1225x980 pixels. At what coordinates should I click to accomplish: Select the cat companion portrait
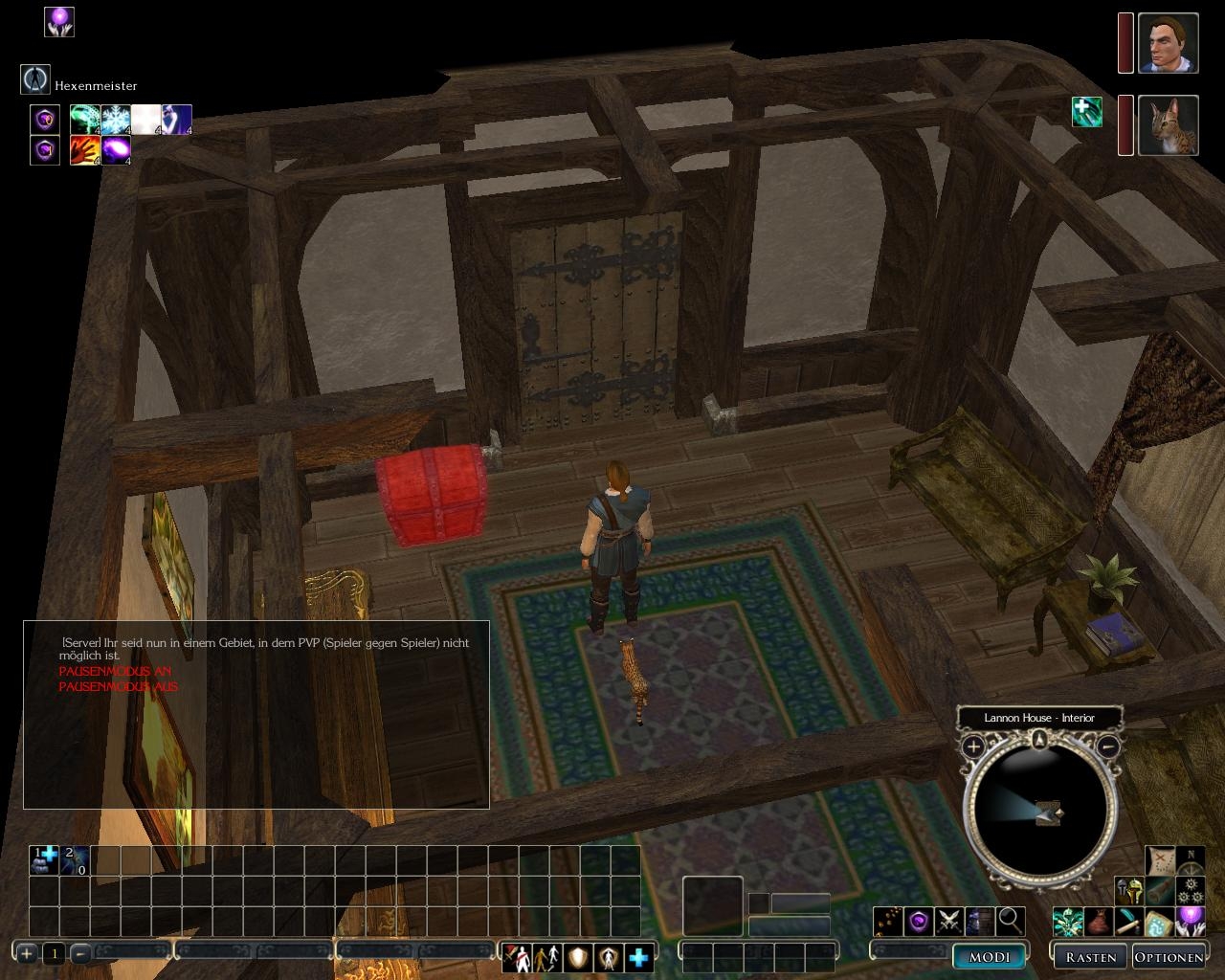tap(1169, 124)
